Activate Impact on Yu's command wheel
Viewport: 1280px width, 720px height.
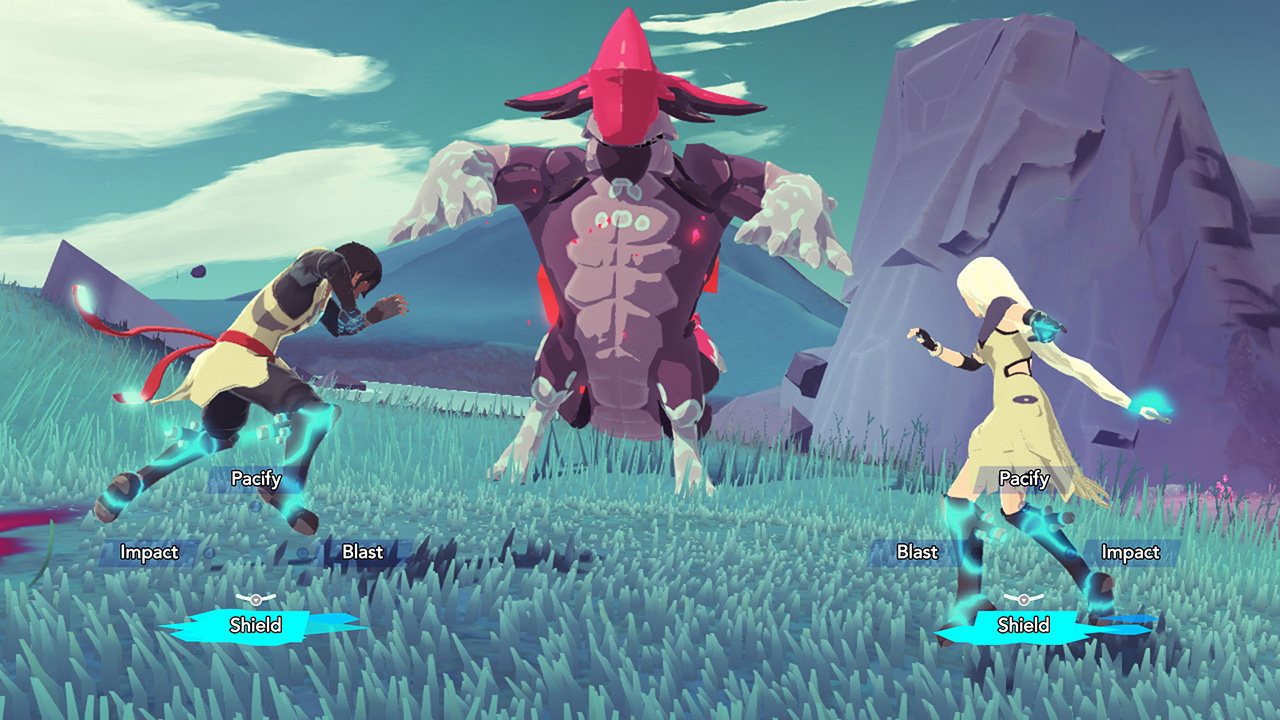tap(1131, 552)
